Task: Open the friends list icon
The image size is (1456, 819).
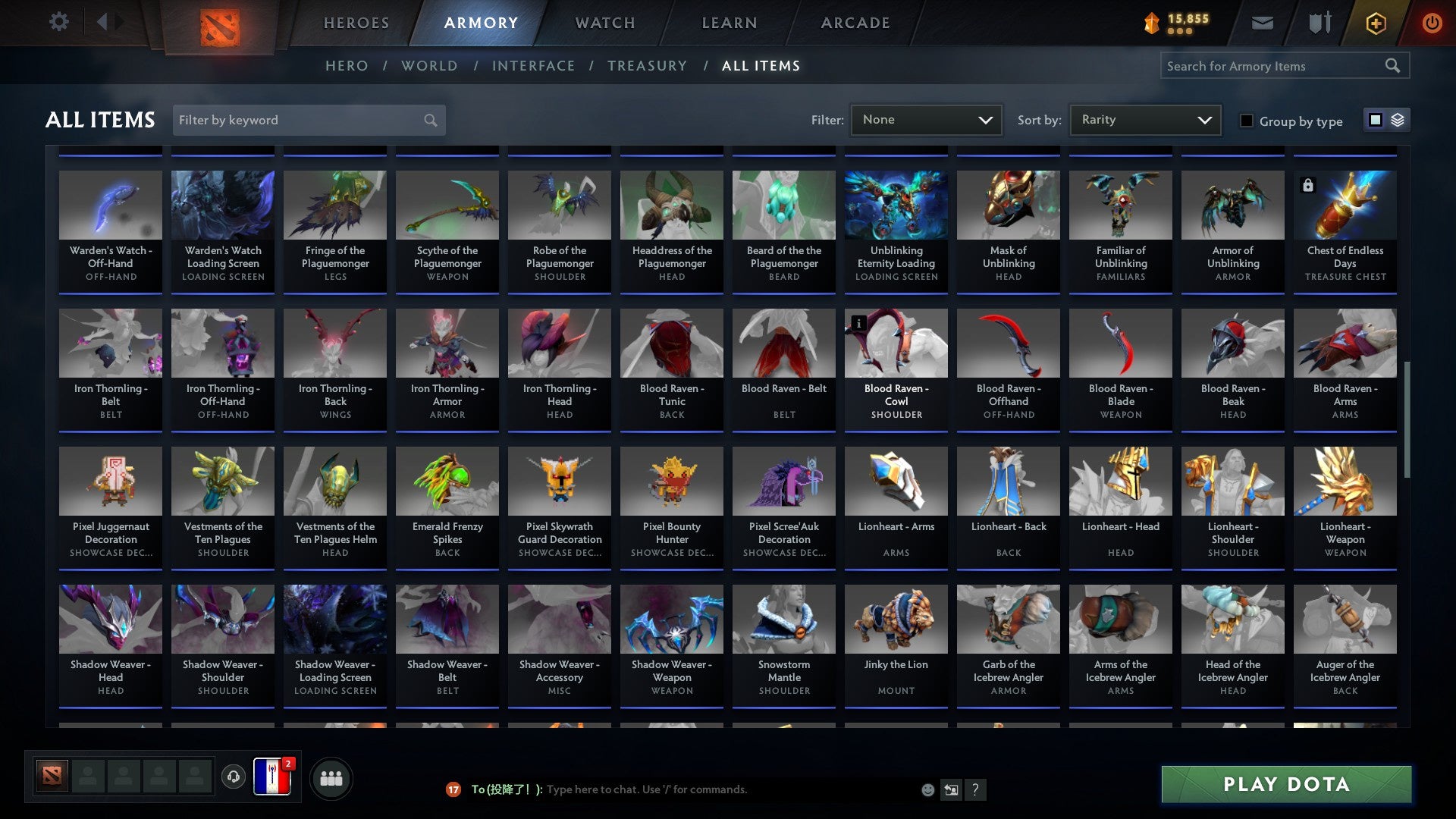Action: 330,777
